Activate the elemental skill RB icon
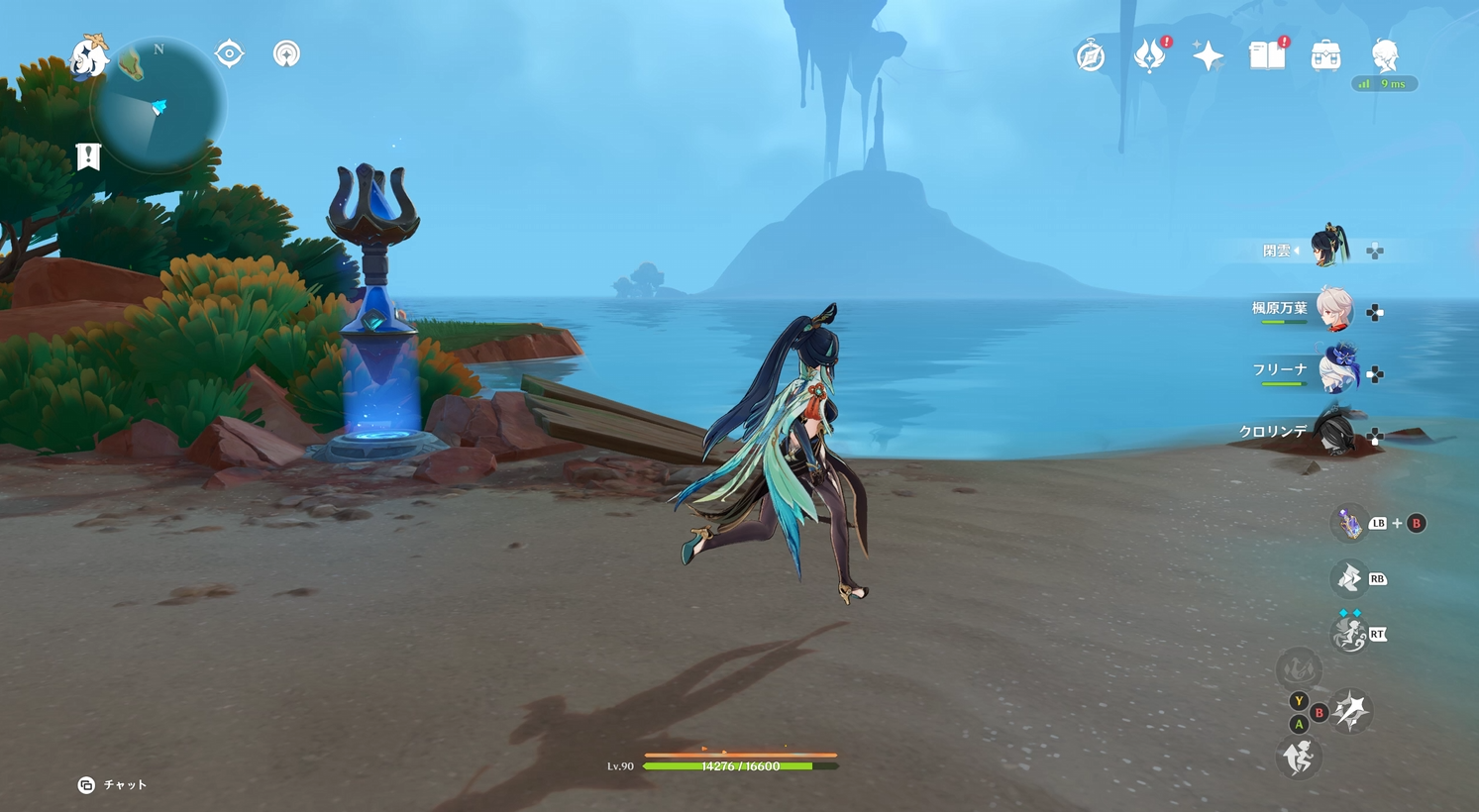Viewport: 1479px width, 812px height. [1350, 577]
